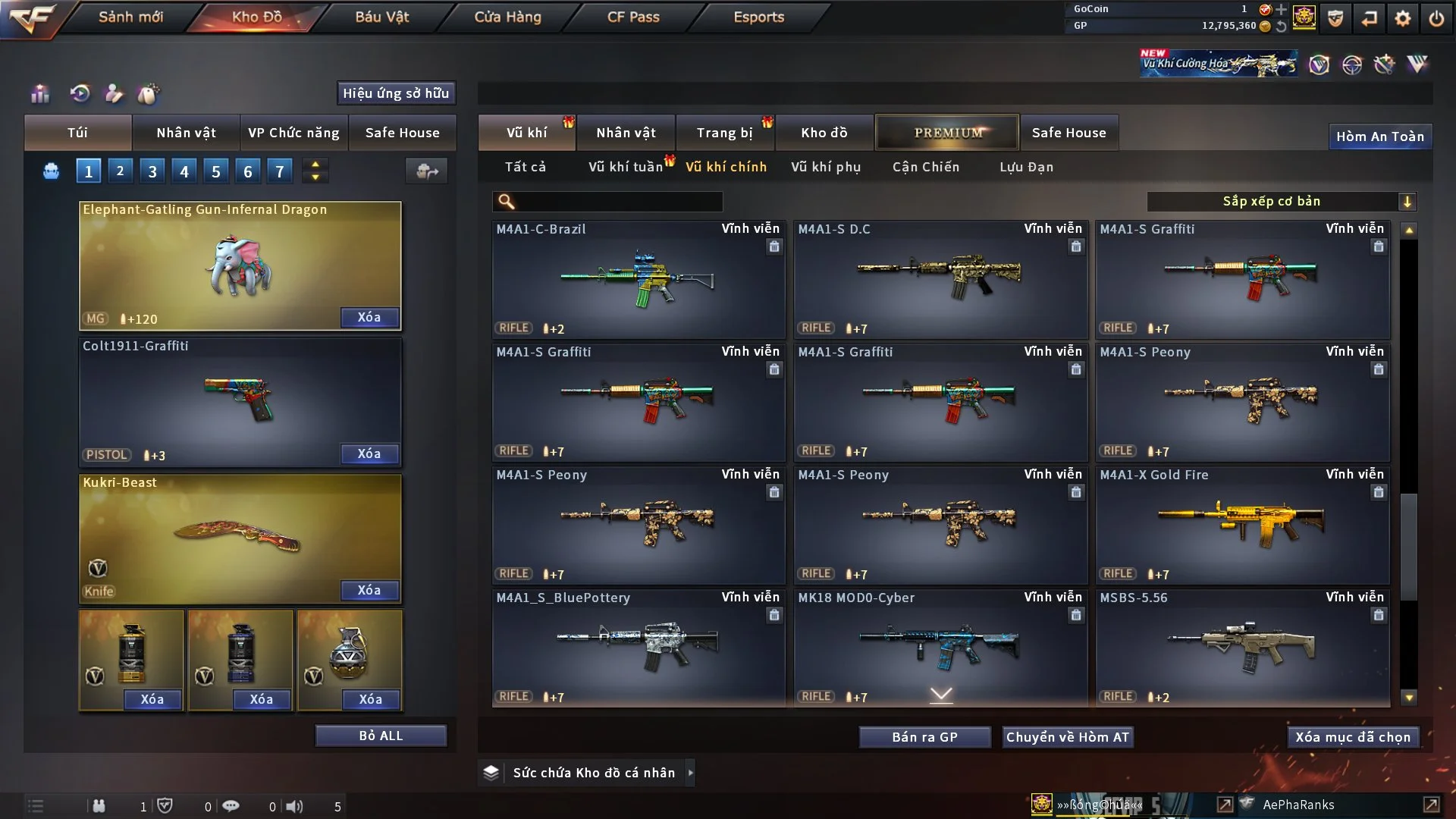Go to the Sảnh mới lobby
Screen dimensions: 1456x819
[x=130, y=17]
